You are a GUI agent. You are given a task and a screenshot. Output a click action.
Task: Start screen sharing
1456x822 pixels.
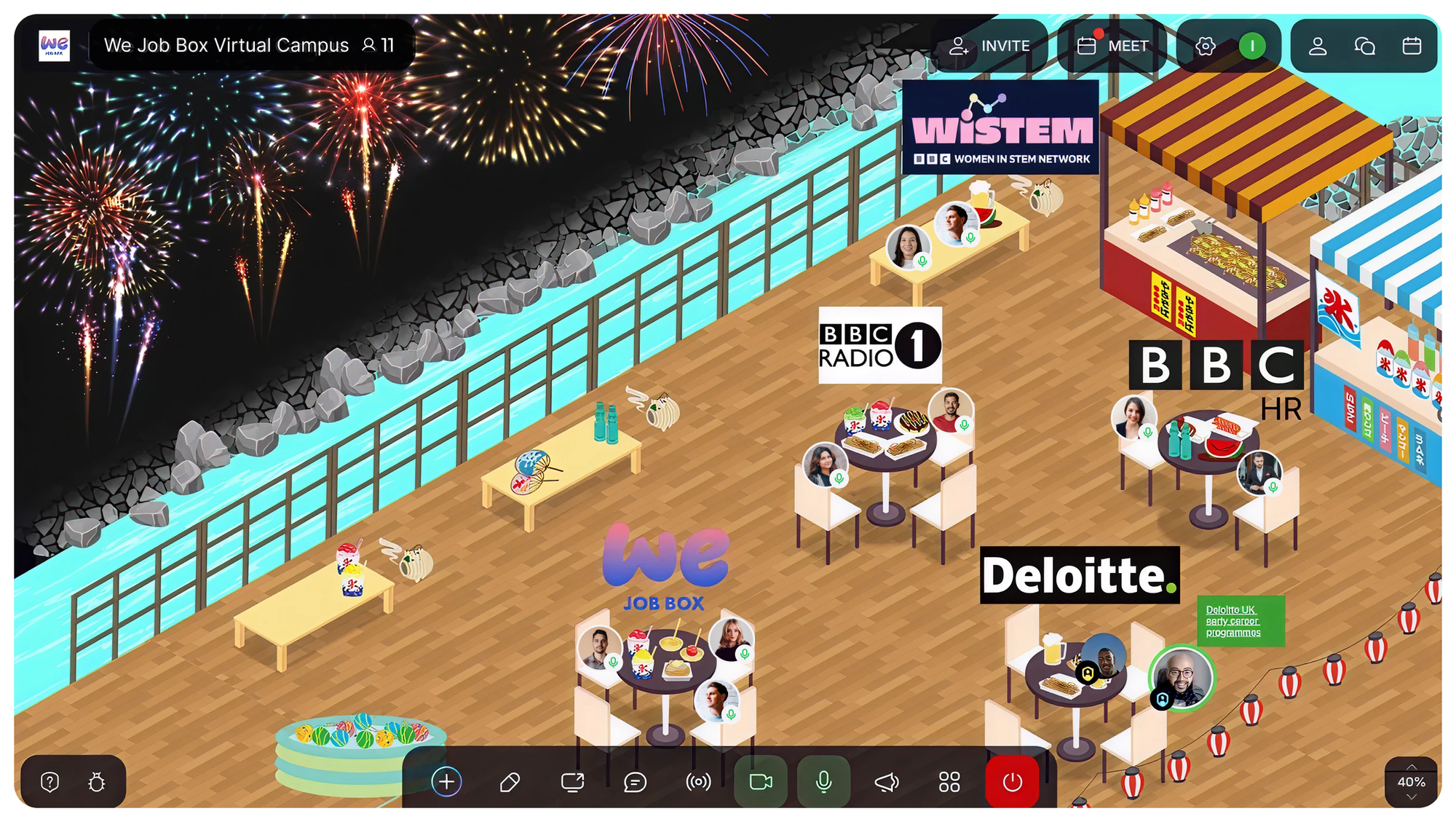(572, 783)
